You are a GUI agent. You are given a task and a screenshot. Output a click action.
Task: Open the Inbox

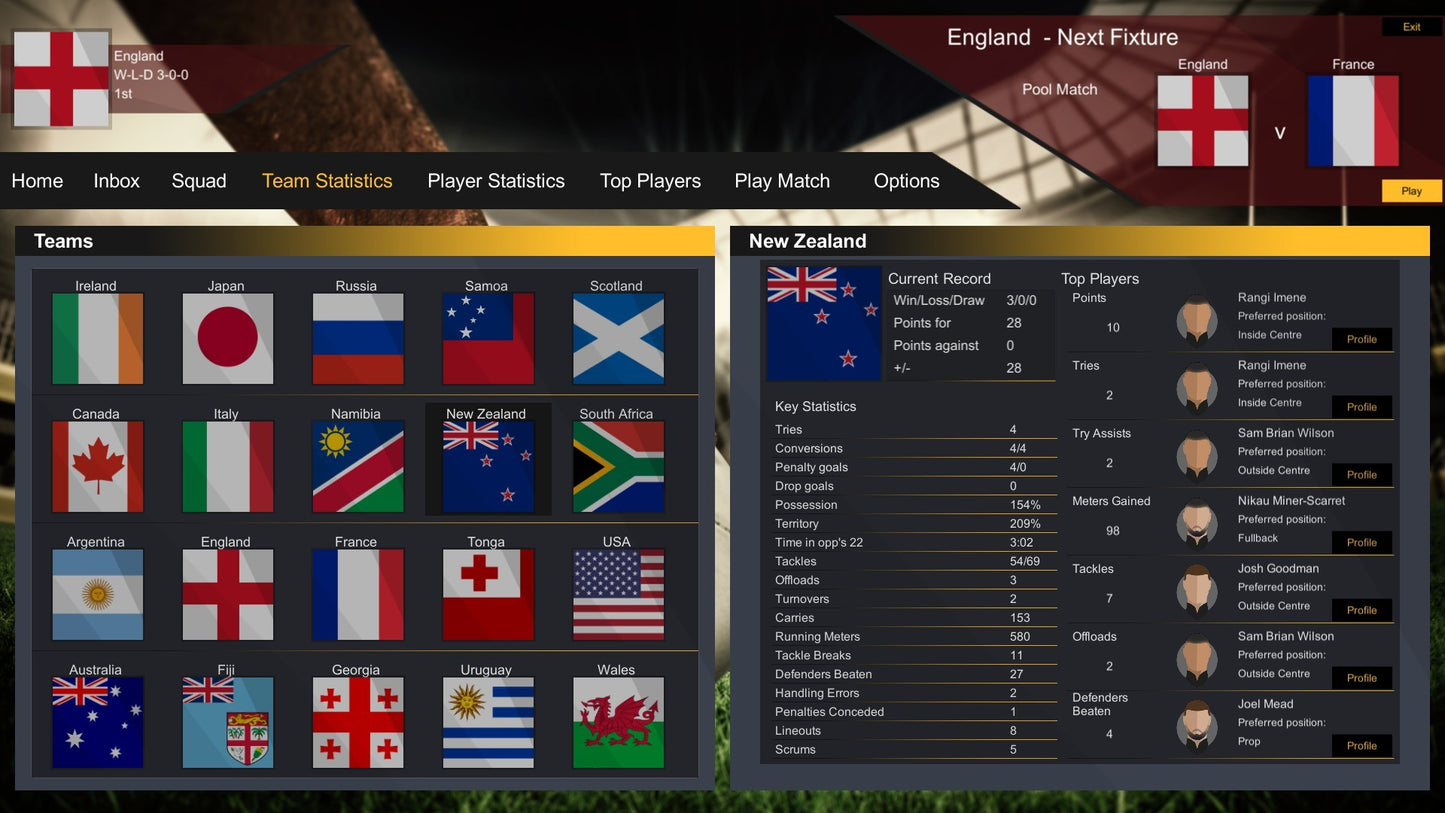click(116, 181)
